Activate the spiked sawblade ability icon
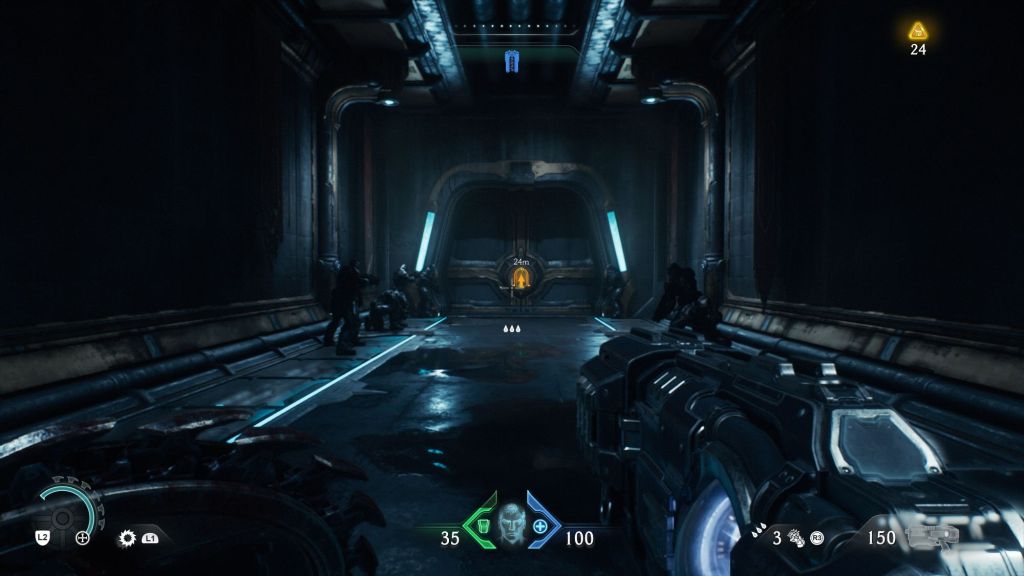The width and height of the screenshot is (1024, 576). tap(127, 538)
